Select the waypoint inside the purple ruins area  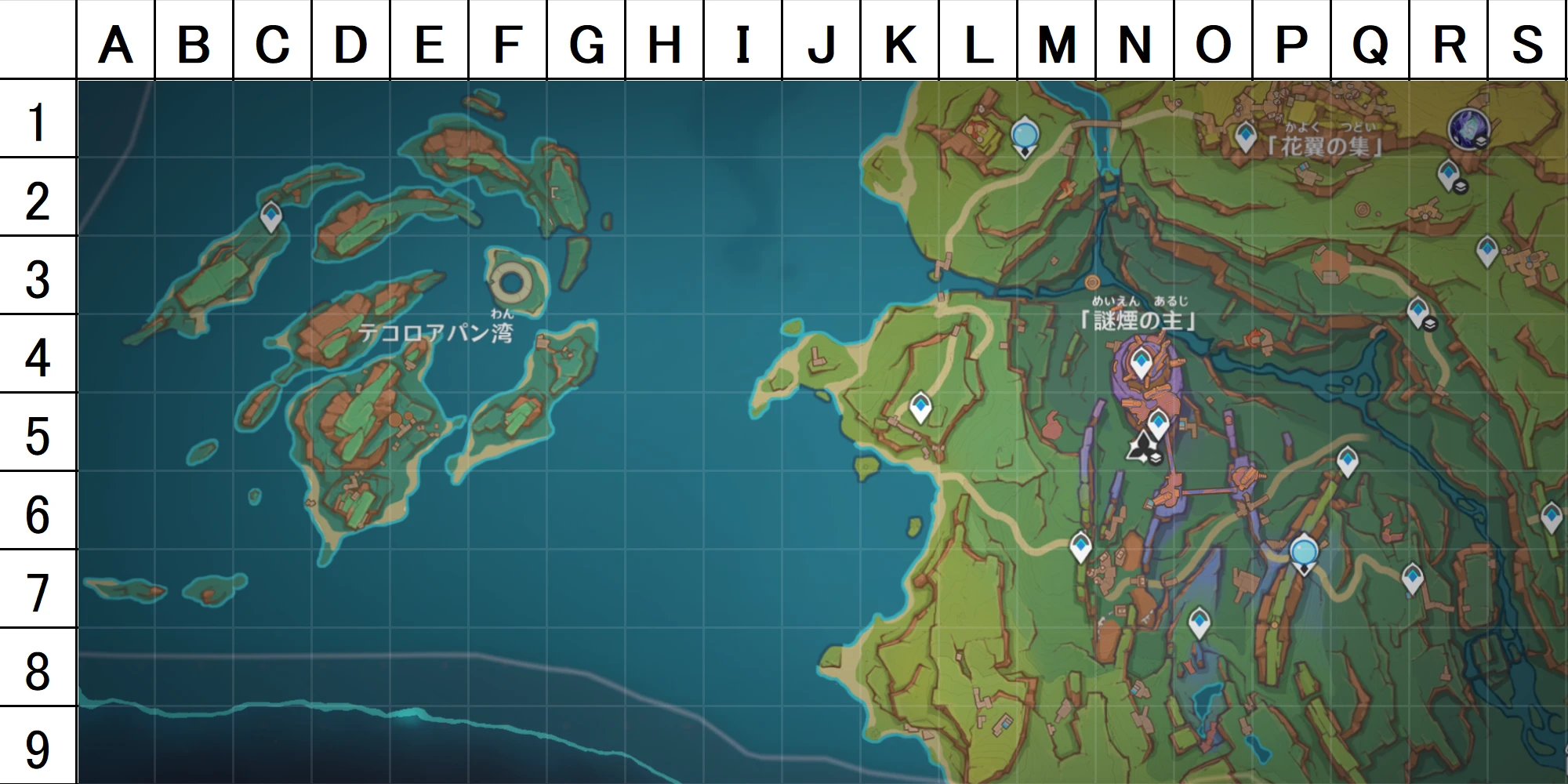tap(1142, 359)
